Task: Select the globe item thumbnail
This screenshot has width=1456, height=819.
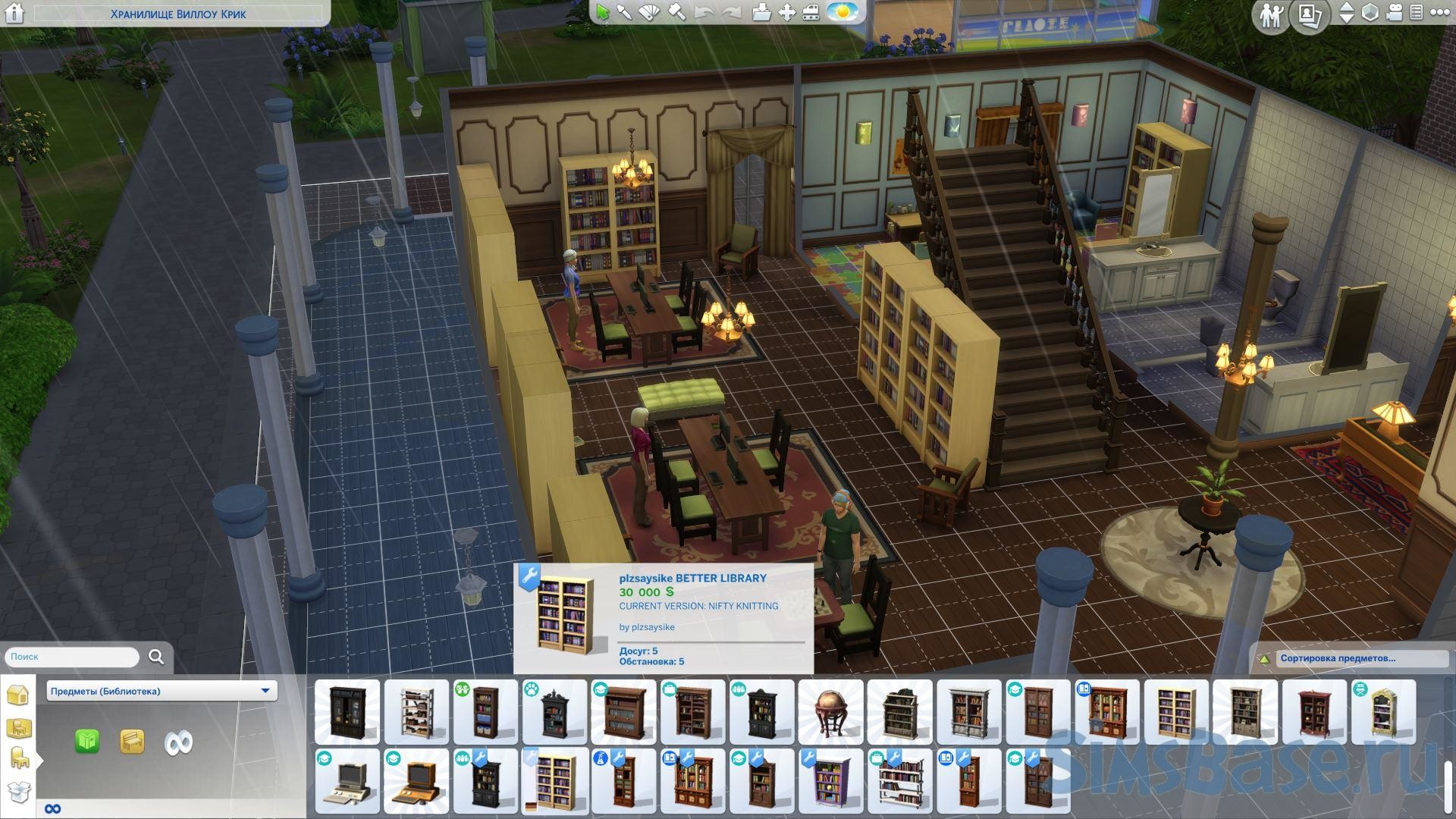Action: [x=830, y=712]
